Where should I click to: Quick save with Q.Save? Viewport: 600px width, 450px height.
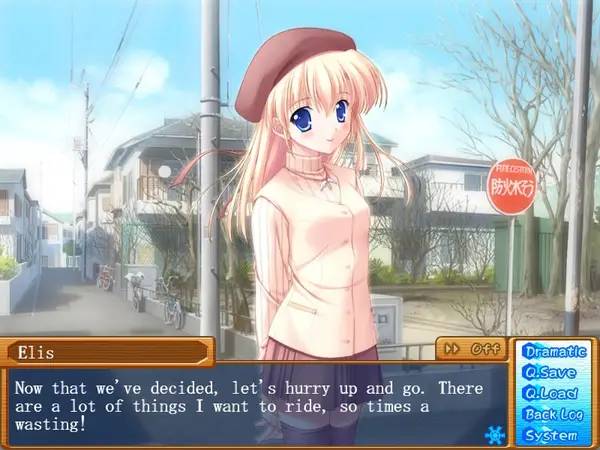[550, 372]
